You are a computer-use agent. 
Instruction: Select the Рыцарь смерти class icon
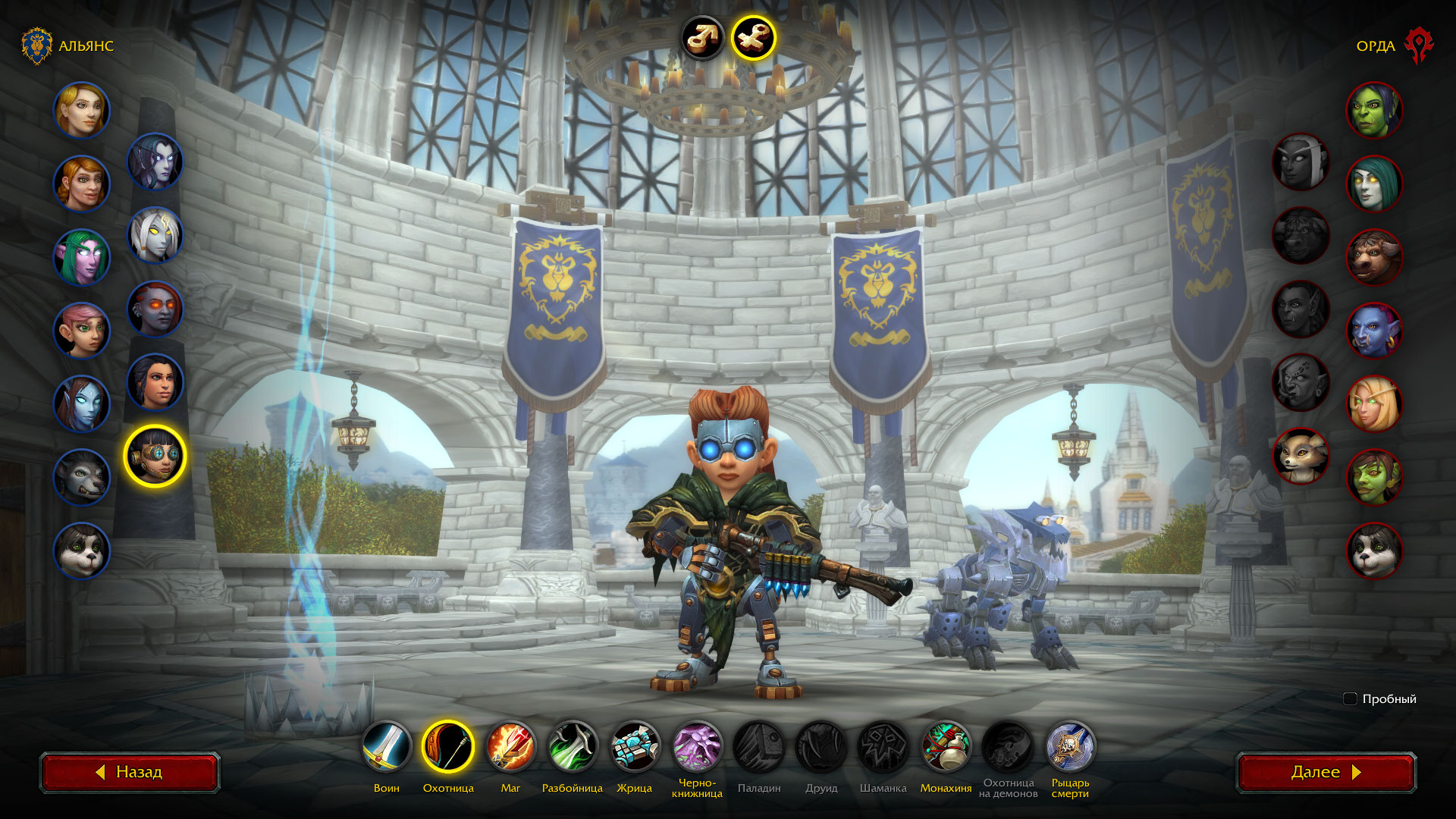pyautogui.click(x=1070, y=746)
